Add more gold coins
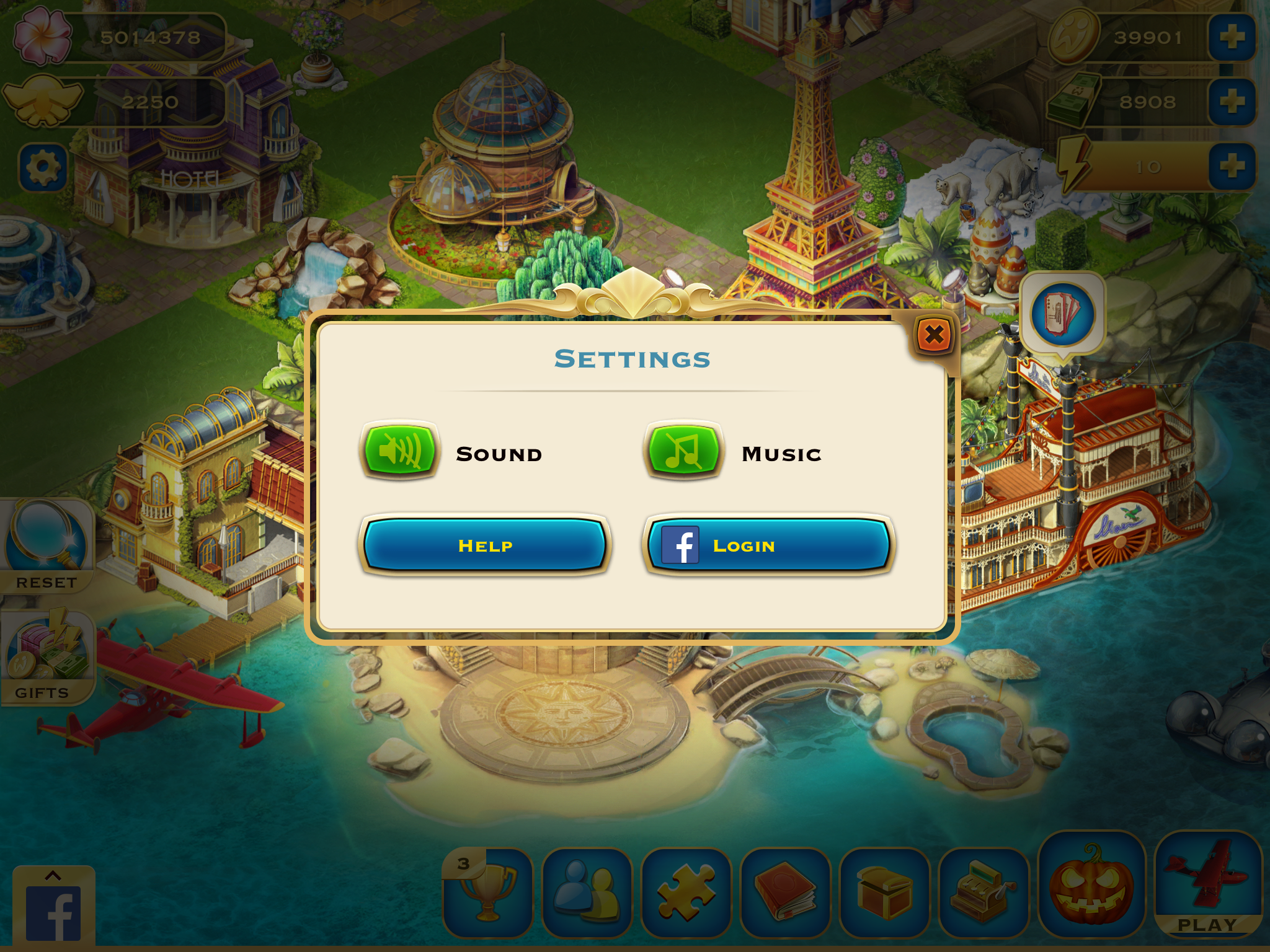This screenshot has height=952, width=1270. (1232, 37)
